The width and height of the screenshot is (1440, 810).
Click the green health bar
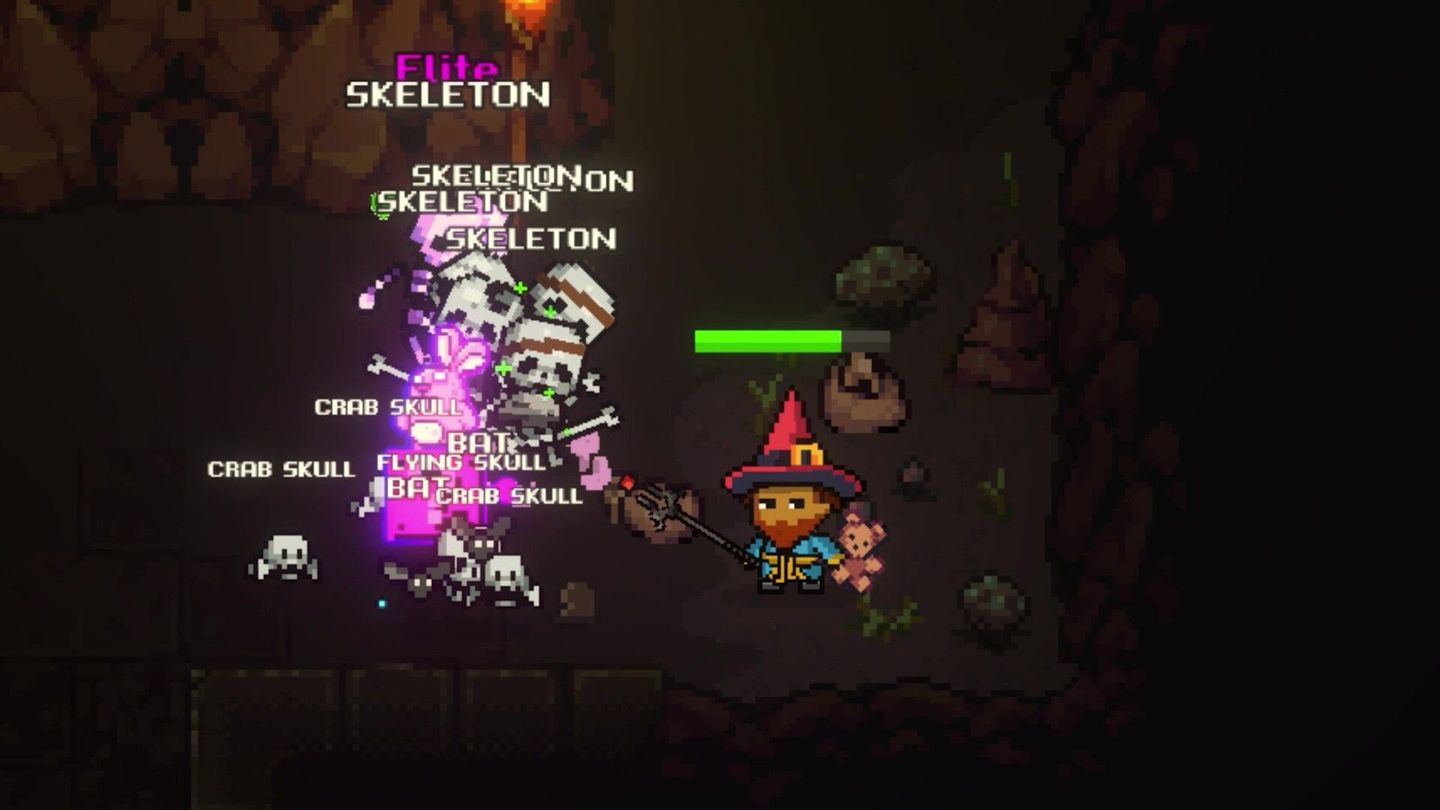click(x=770, y=338)
